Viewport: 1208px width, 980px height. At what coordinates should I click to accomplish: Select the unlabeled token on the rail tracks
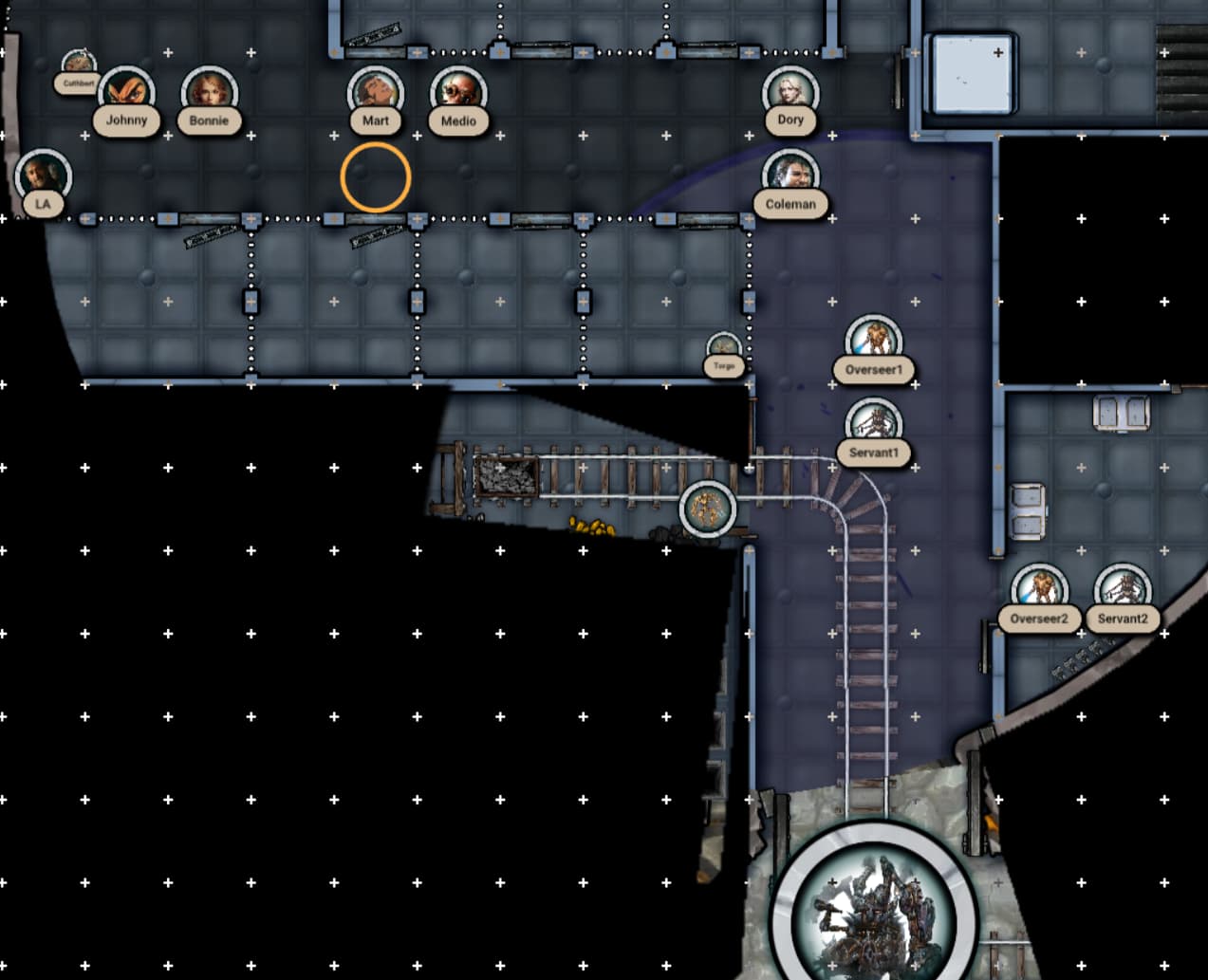click(x=707, y=508)
